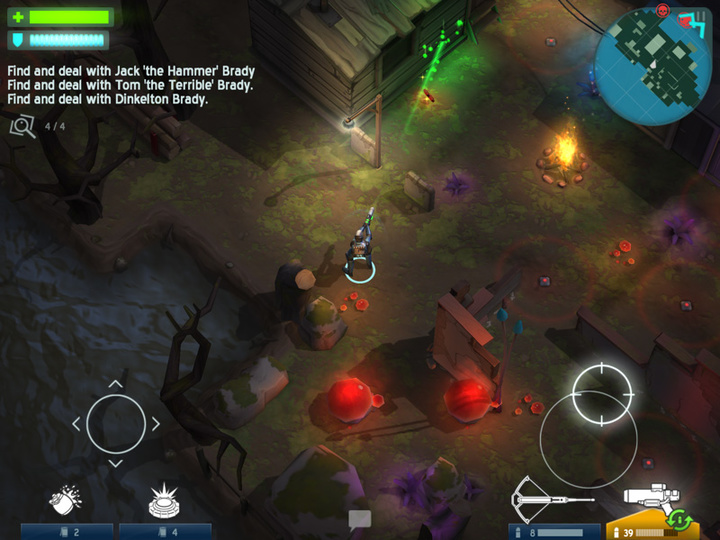Tap the magnifying glass search counter icon
The height and width of the screenshot is (540, 720).
pyautogui.click(x=22, y=126)
